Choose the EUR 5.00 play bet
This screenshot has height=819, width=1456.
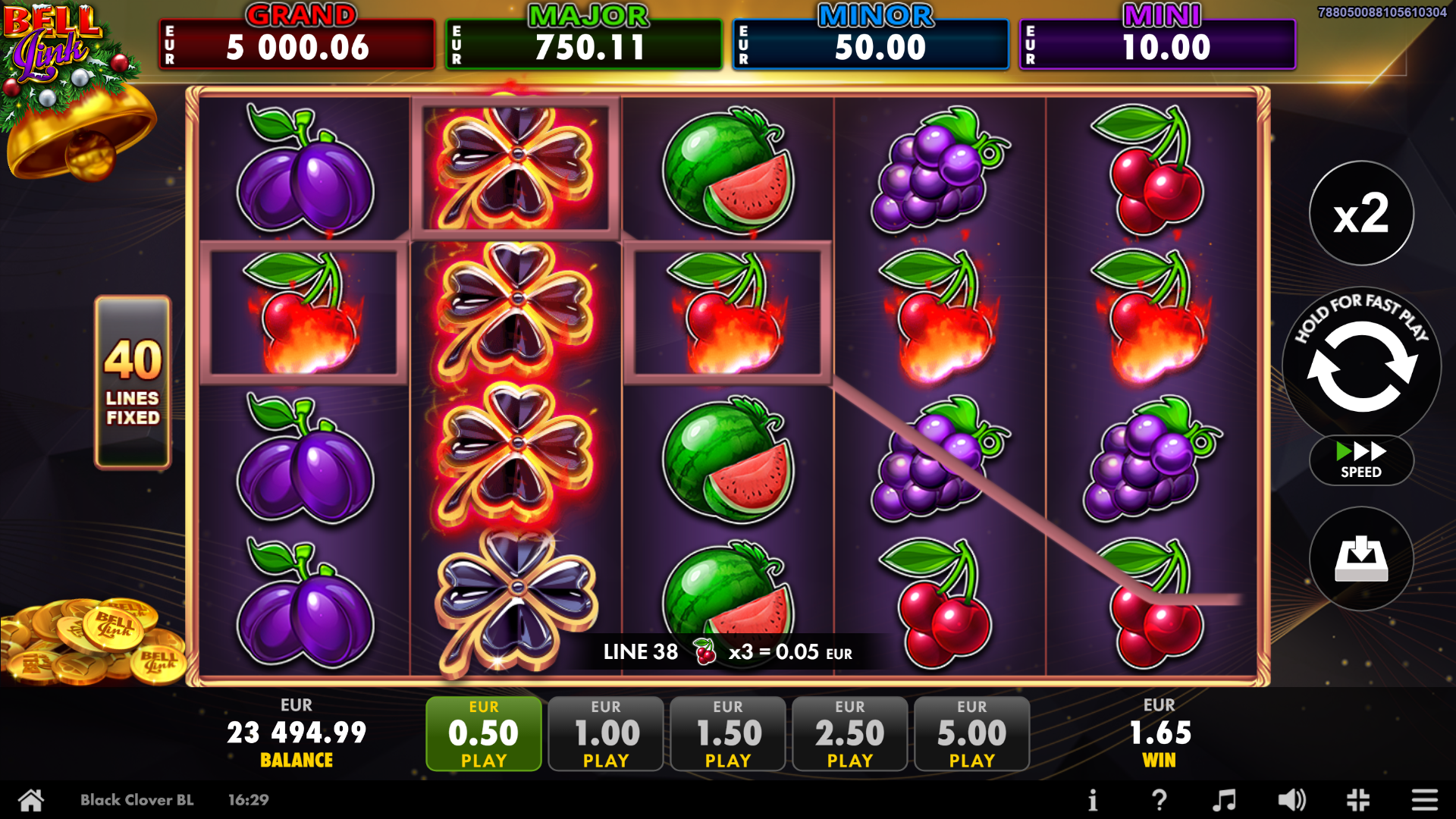[x=971, y=733]
